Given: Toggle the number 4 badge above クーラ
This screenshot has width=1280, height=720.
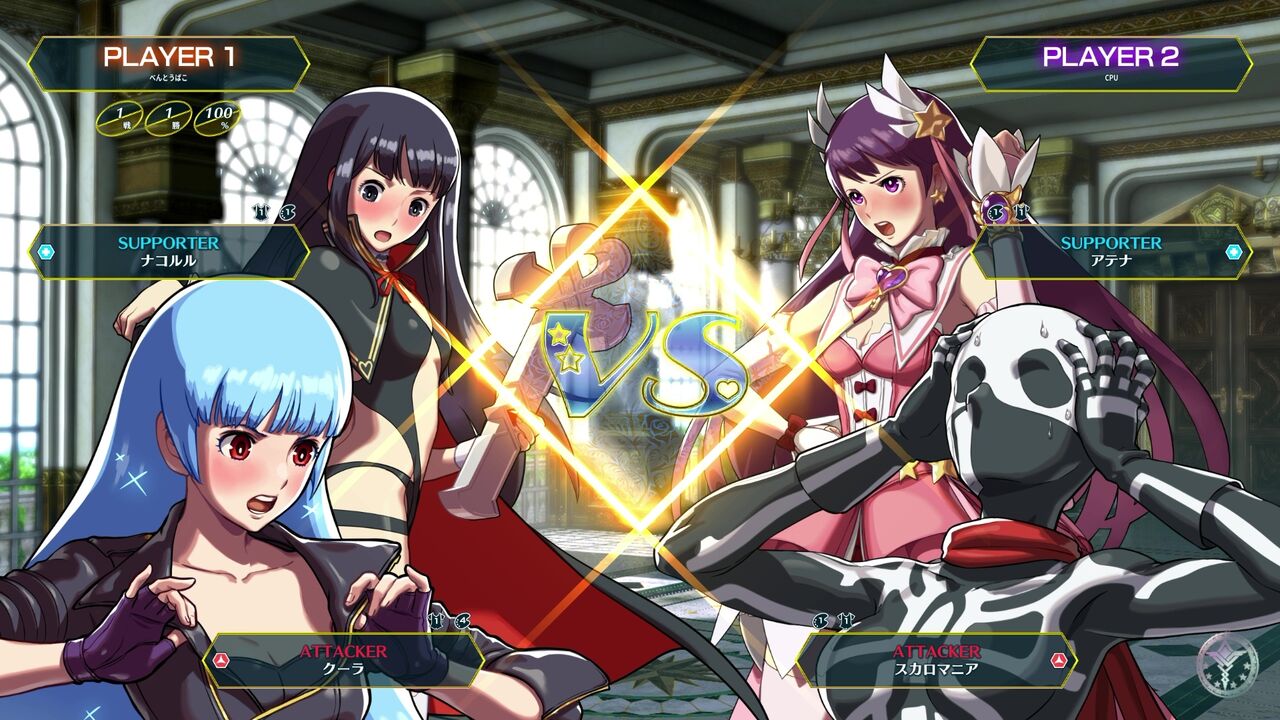Looking at the screenshot, I should [462, 620].
